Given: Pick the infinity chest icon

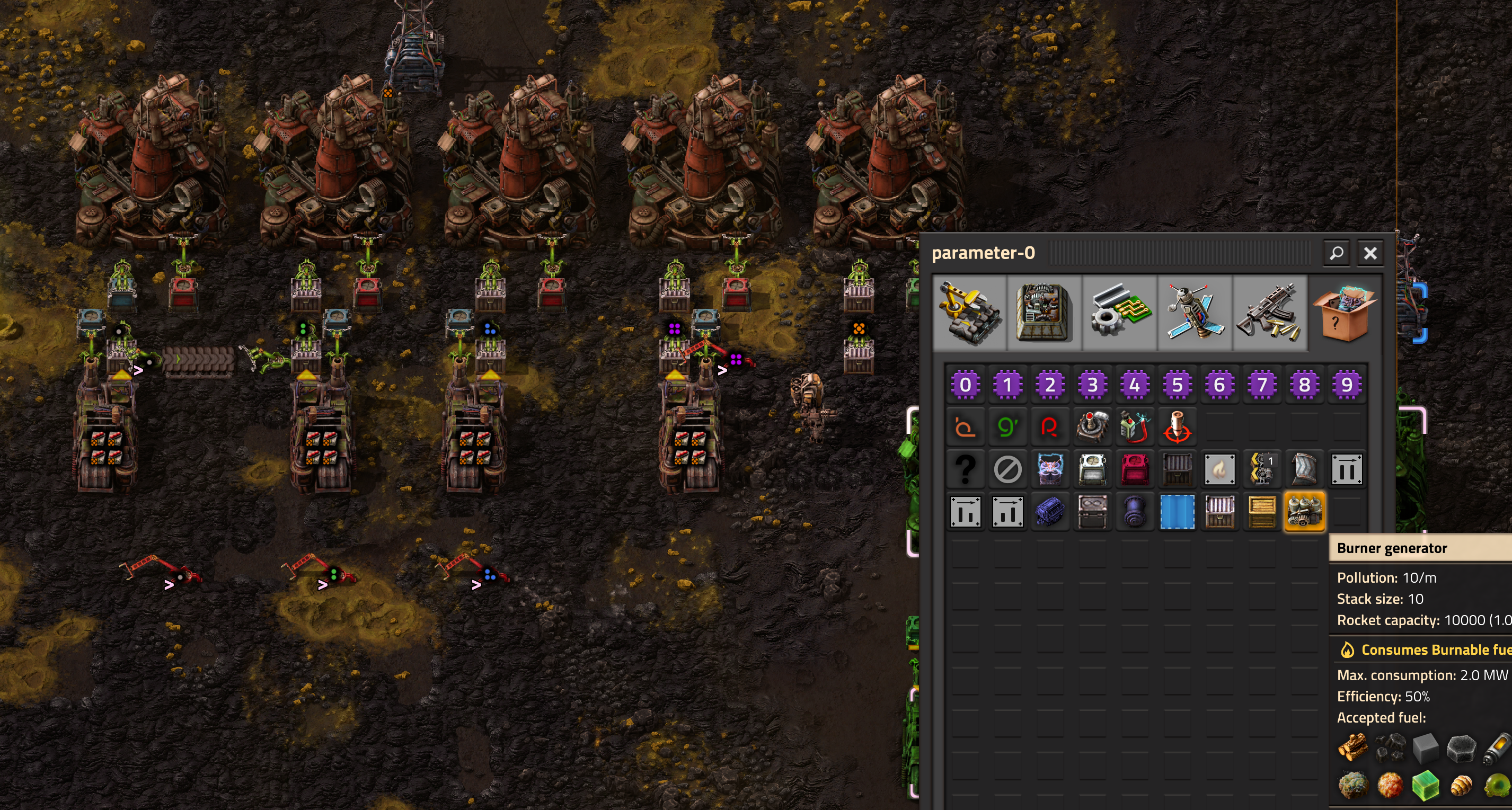Looking at the screenshot, I should [1092, 511].
